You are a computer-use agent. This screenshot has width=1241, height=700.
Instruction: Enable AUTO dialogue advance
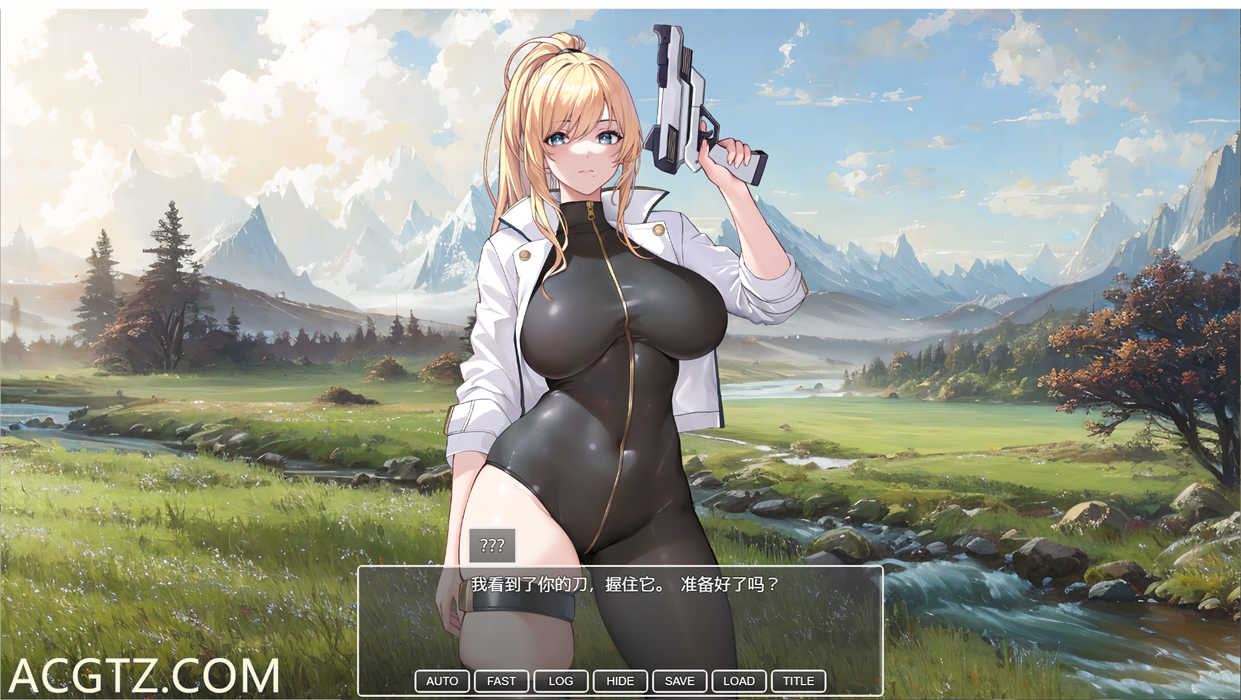[x=442, y=681]
